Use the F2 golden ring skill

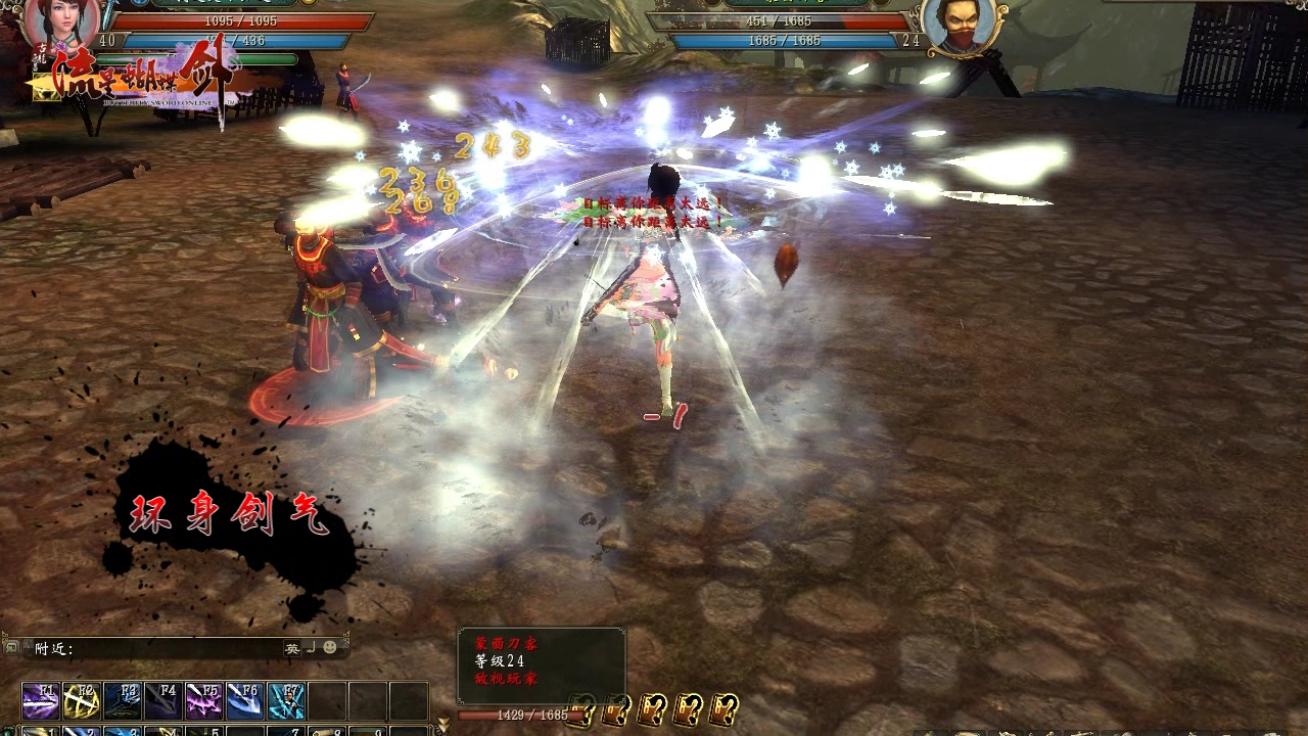[82, 701]
